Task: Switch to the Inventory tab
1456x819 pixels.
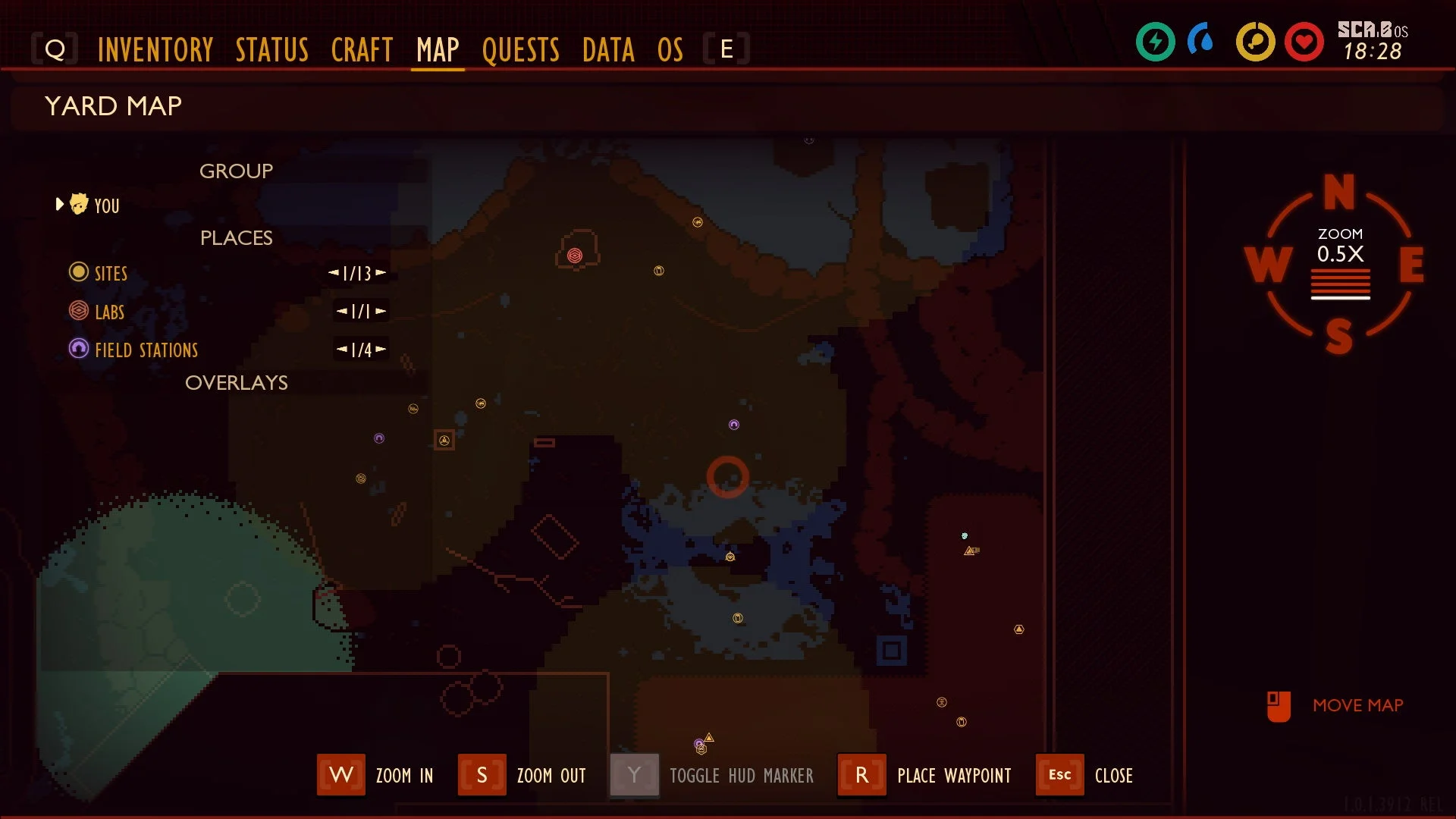Action: click(155, 50)
